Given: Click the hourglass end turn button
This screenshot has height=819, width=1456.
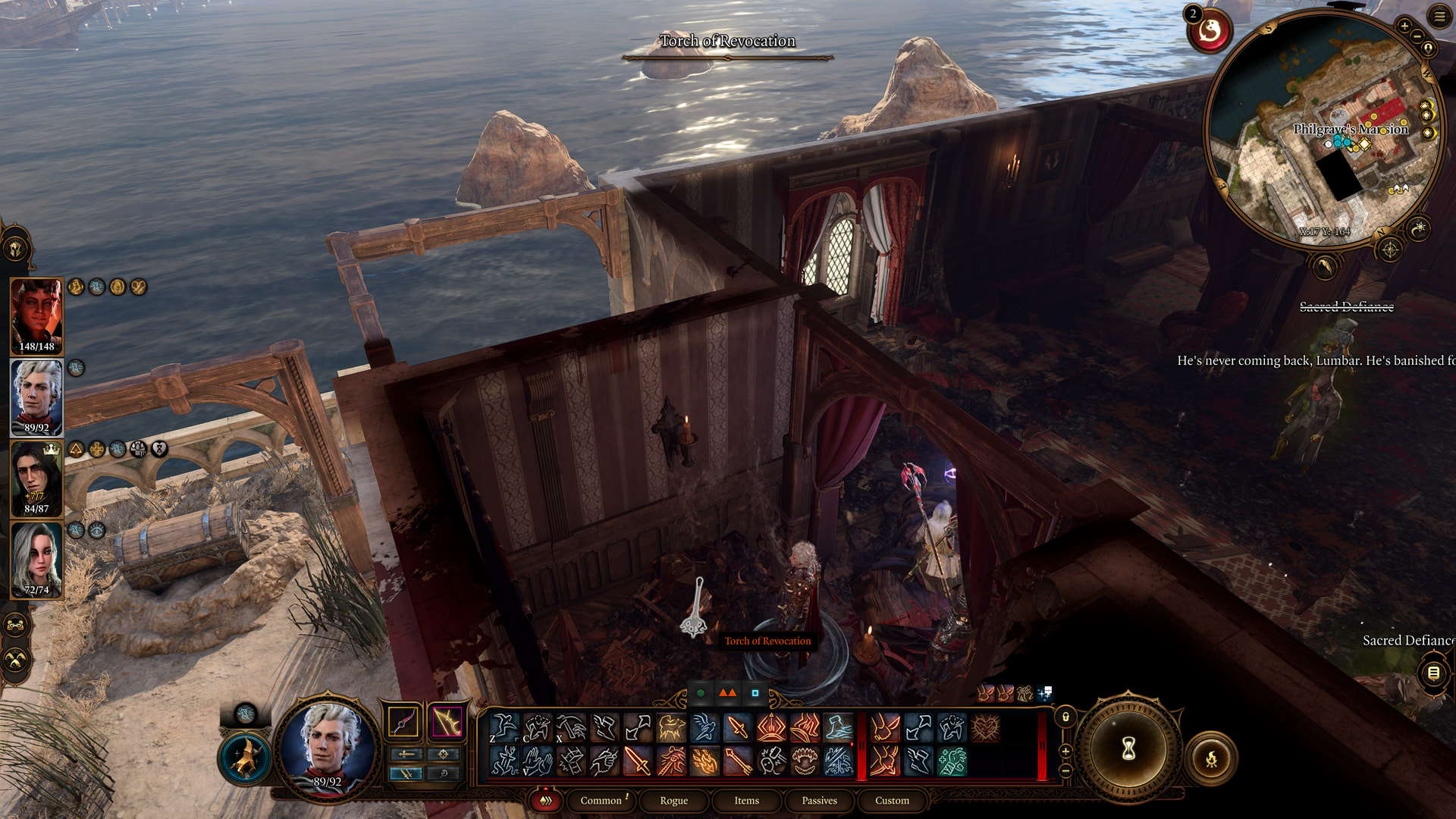Looking at the screenshot, I should pyautogui.click(x=1128, y=749).
